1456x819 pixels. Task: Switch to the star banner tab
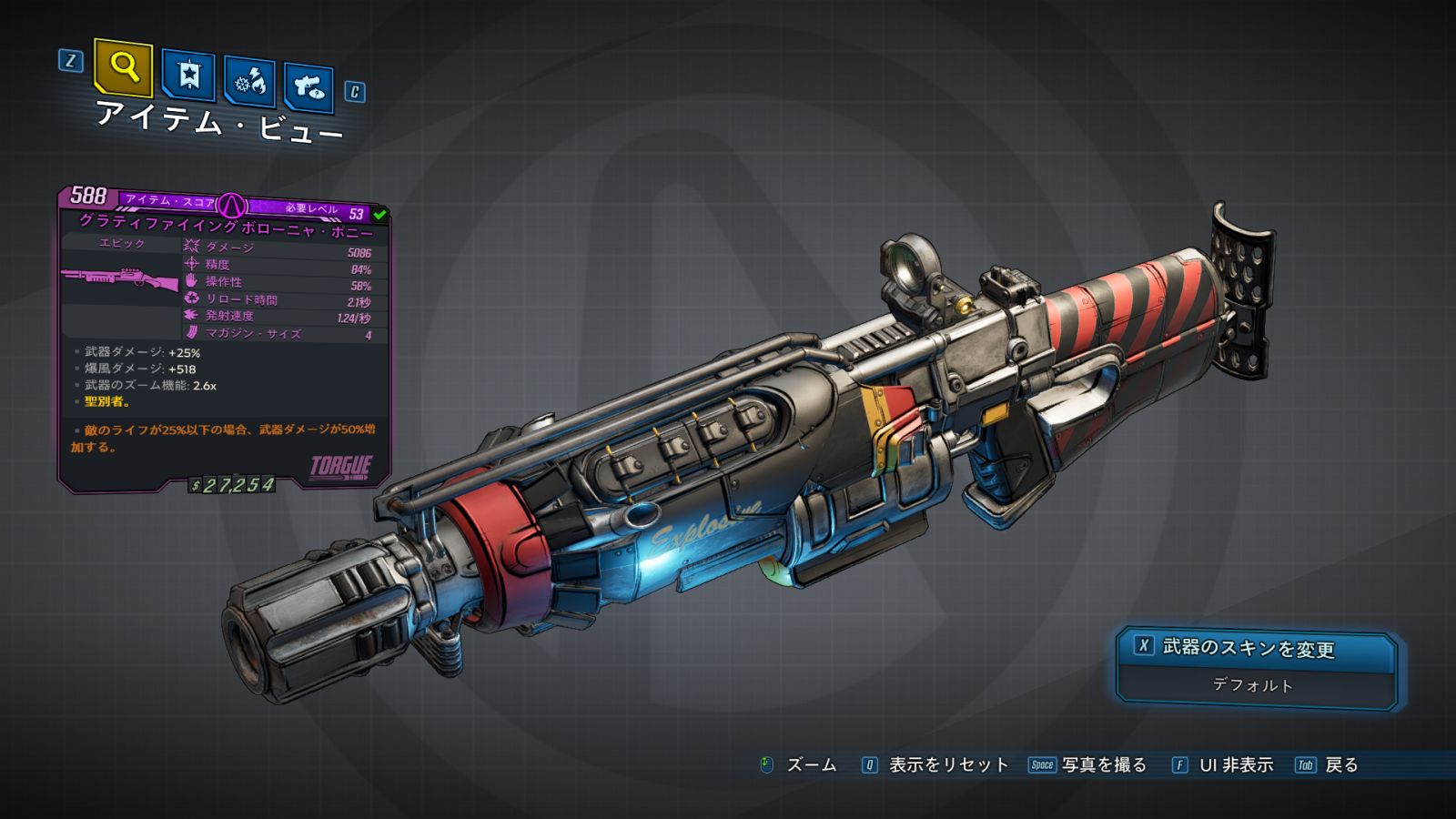tap(188, 76)
